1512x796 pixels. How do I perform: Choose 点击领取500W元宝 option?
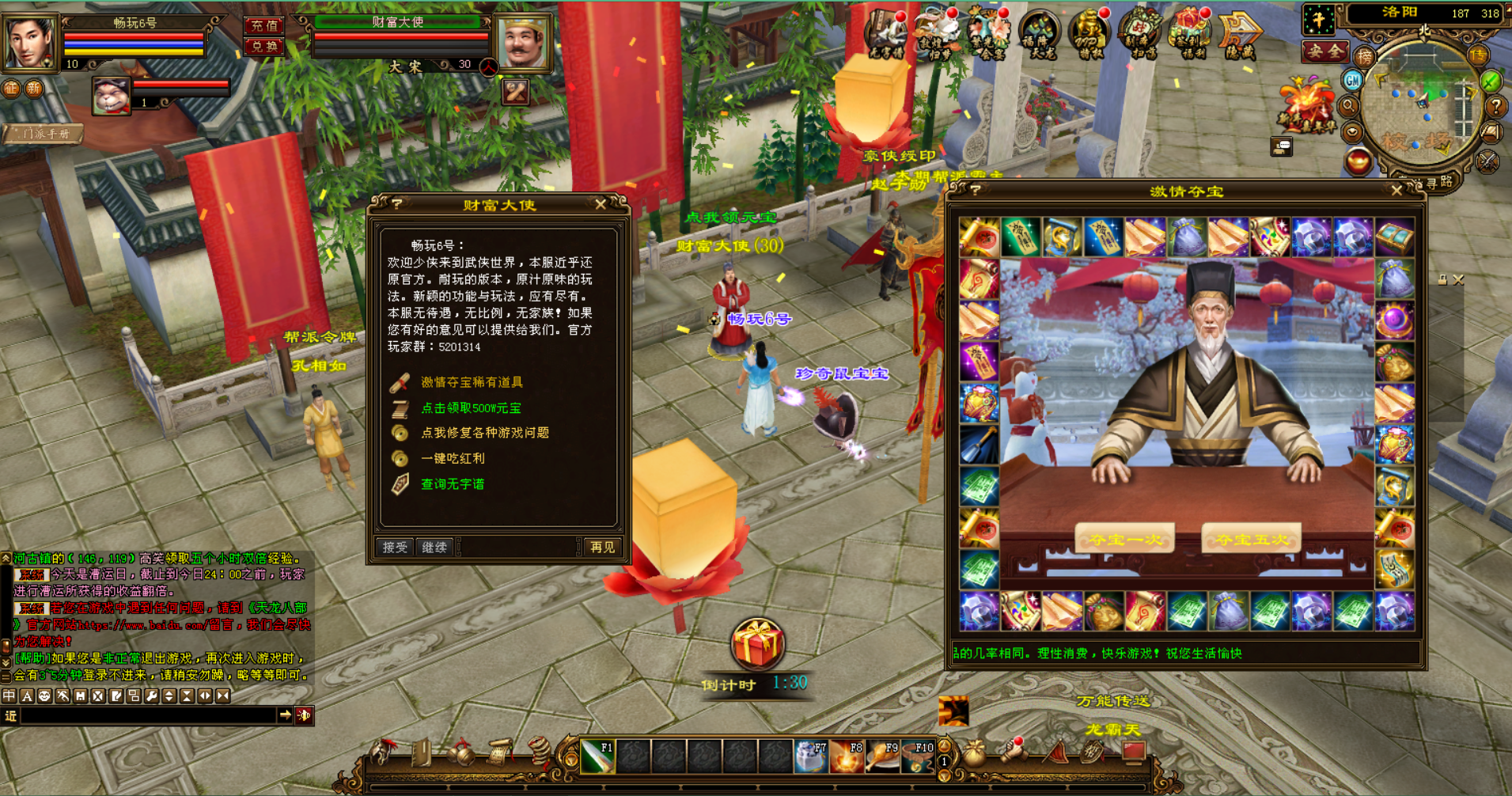pos(471,408)
